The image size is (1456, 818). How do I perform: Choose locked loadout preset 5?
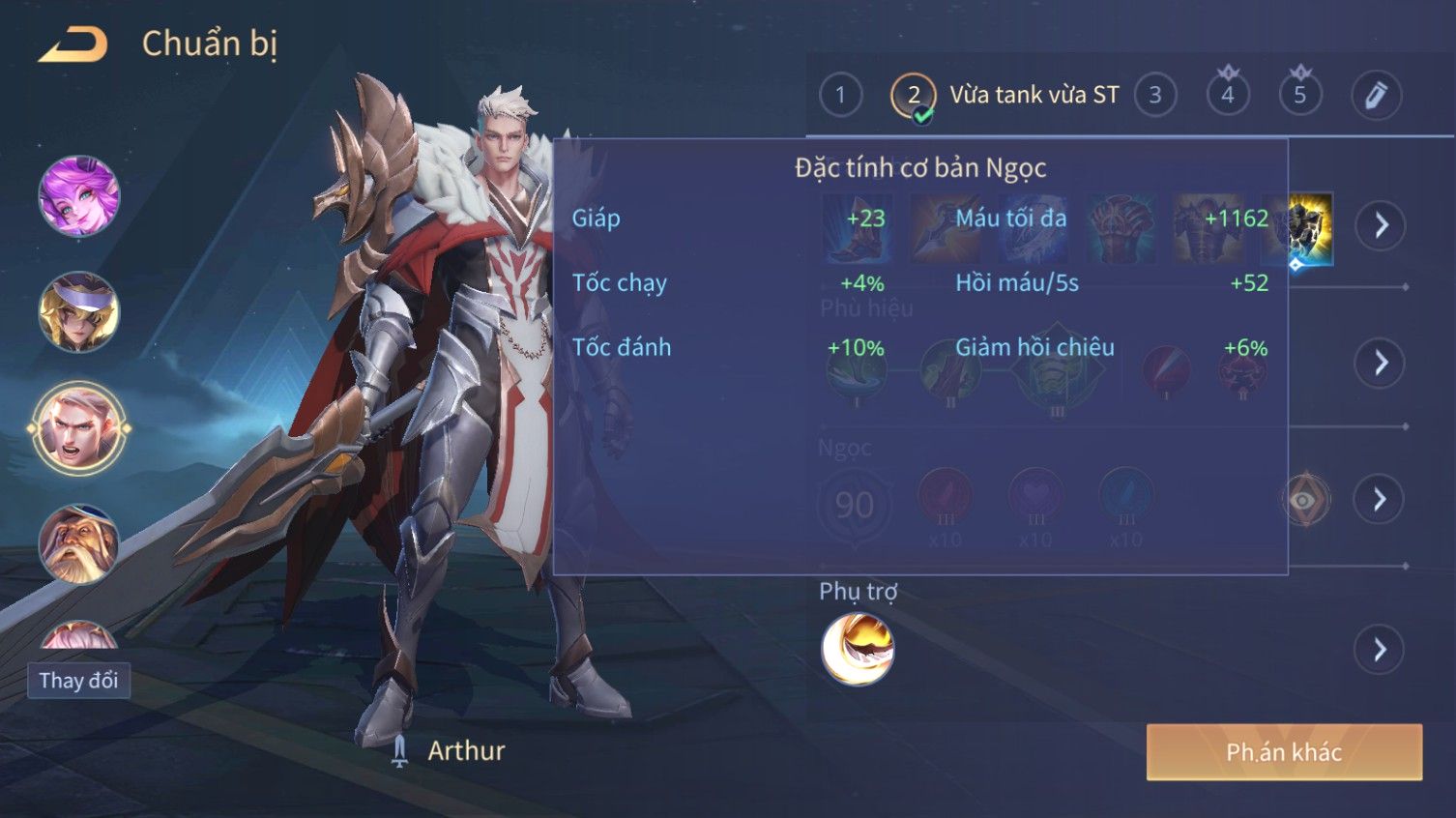1299,95
